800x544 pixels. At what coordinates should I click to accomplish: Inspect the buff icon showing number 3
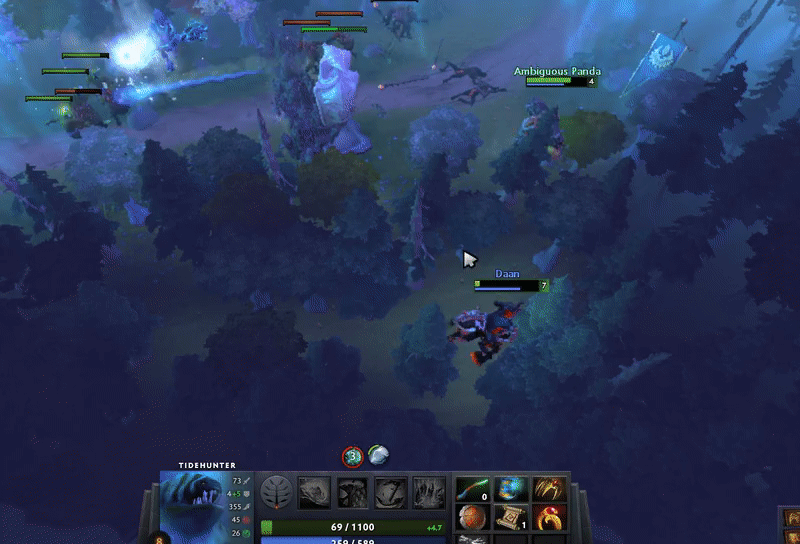(352, 456)
